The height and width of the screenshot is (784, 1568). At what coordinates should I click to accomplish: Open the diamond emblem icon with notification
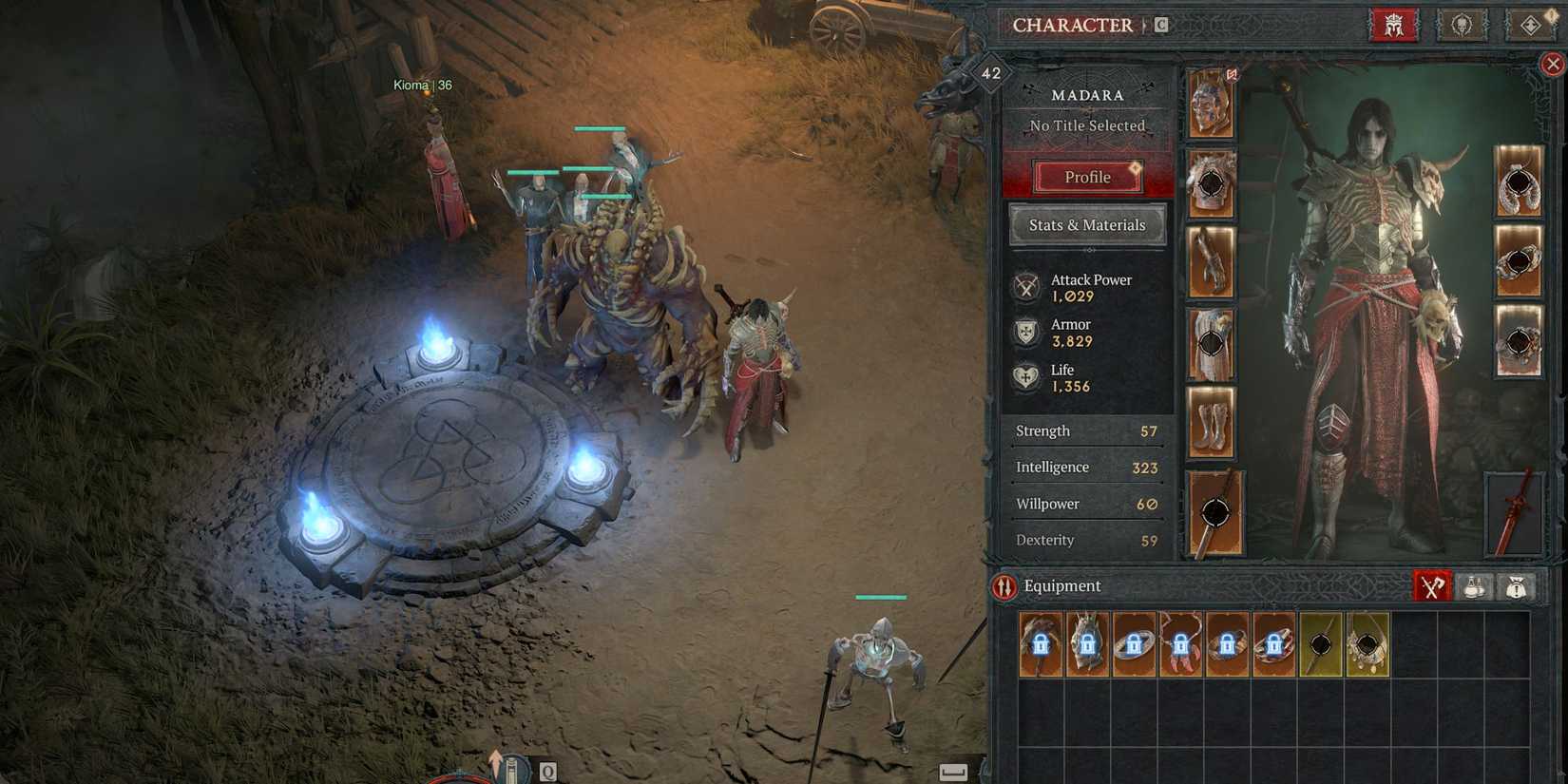(1531, 26)
